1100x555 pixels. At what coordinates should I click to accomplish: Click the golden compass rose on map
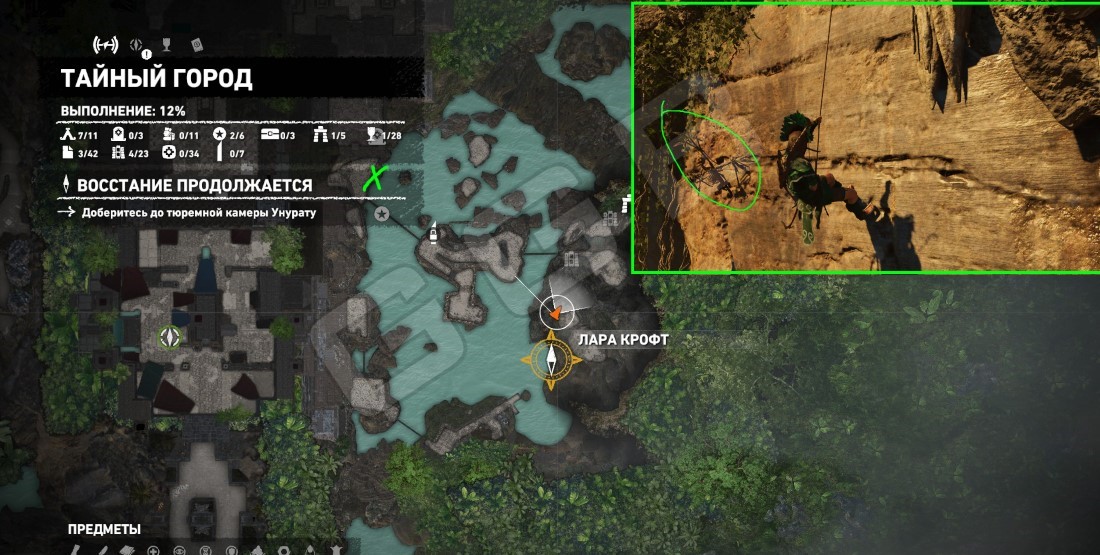(551, 360)
